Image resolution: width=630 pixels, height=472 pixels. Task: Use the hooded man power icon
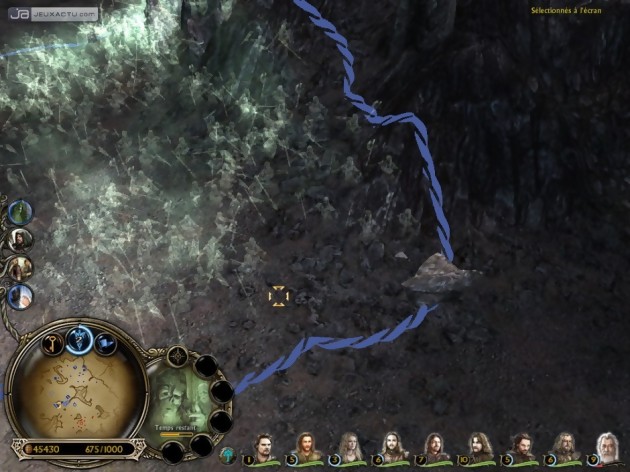click(20, 240)
